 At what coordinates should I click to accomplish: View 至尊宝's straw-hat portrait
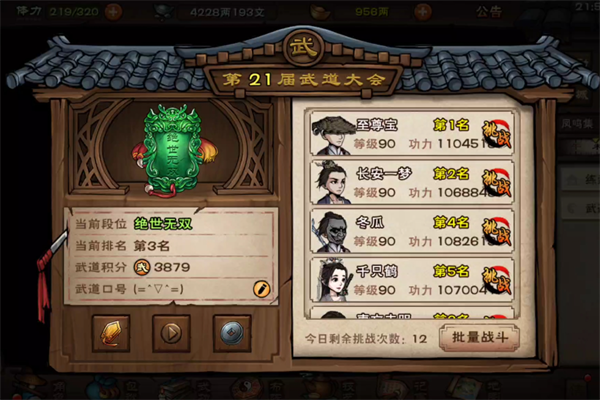click(329, 134)
